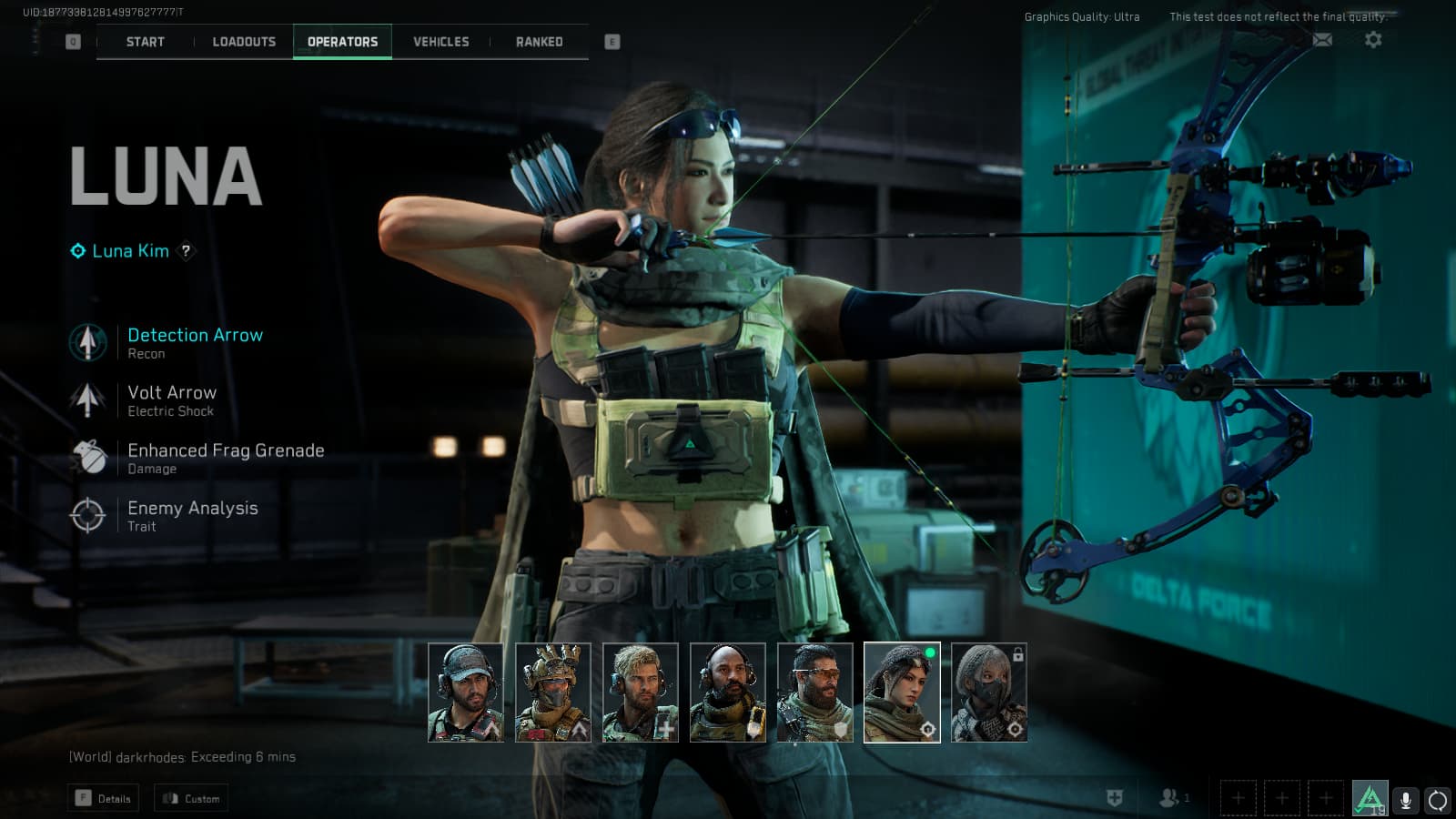1456x819 pixels.
Task: Open the Loadouts tab
Action: point(244,42)
